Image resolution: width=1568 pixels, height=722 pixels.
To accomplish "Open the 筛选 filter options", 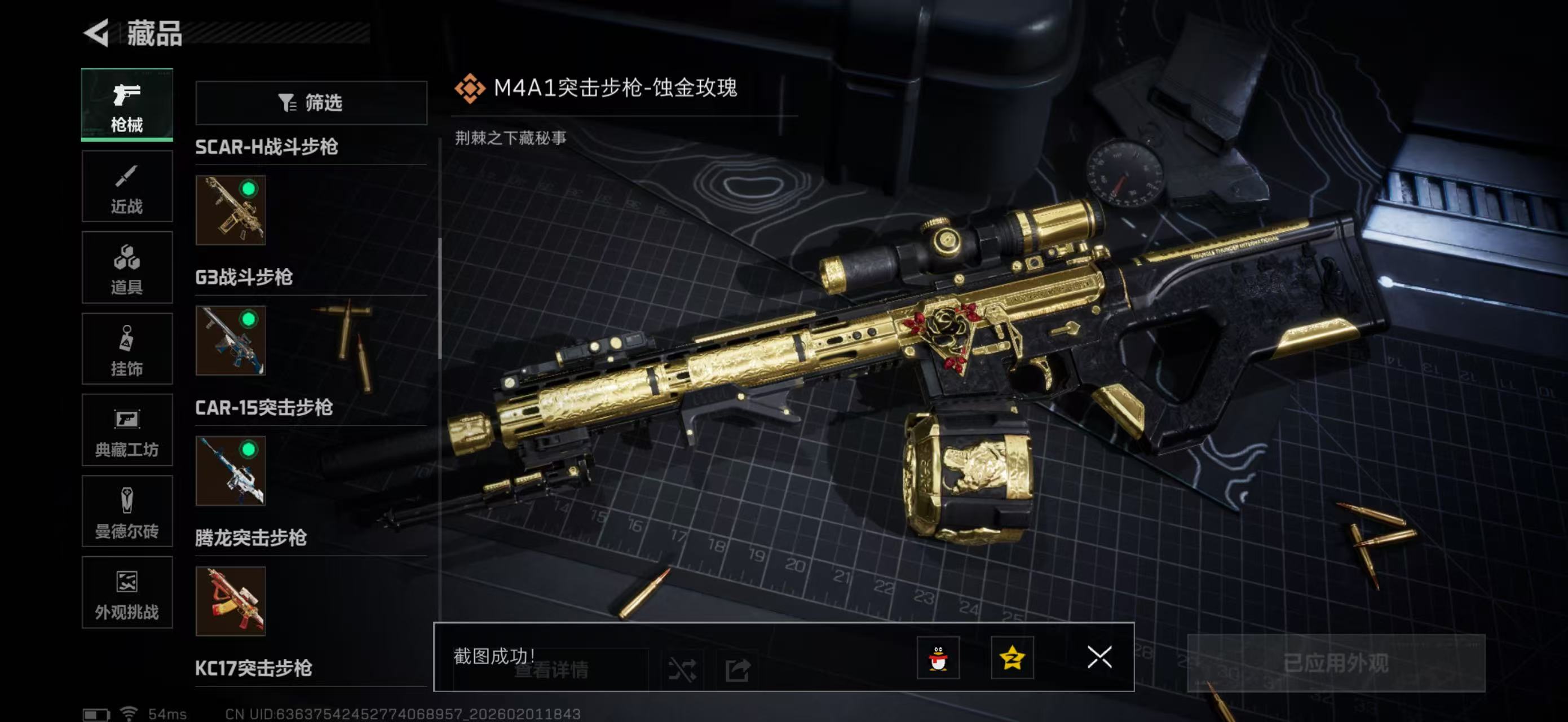I will click(x=311, y=103).
